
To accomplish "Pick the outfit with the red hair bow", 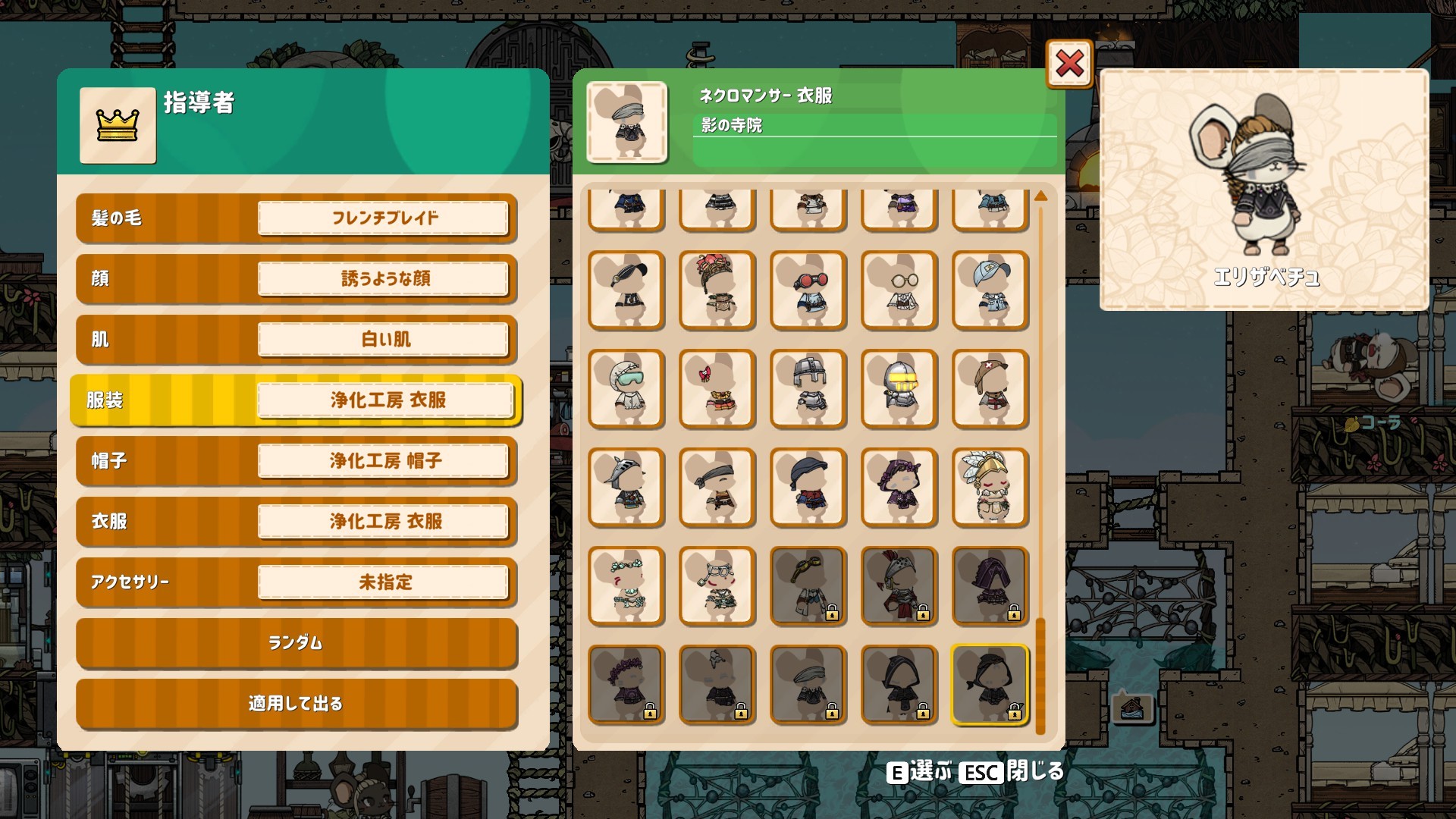I will tap(717, 389).
